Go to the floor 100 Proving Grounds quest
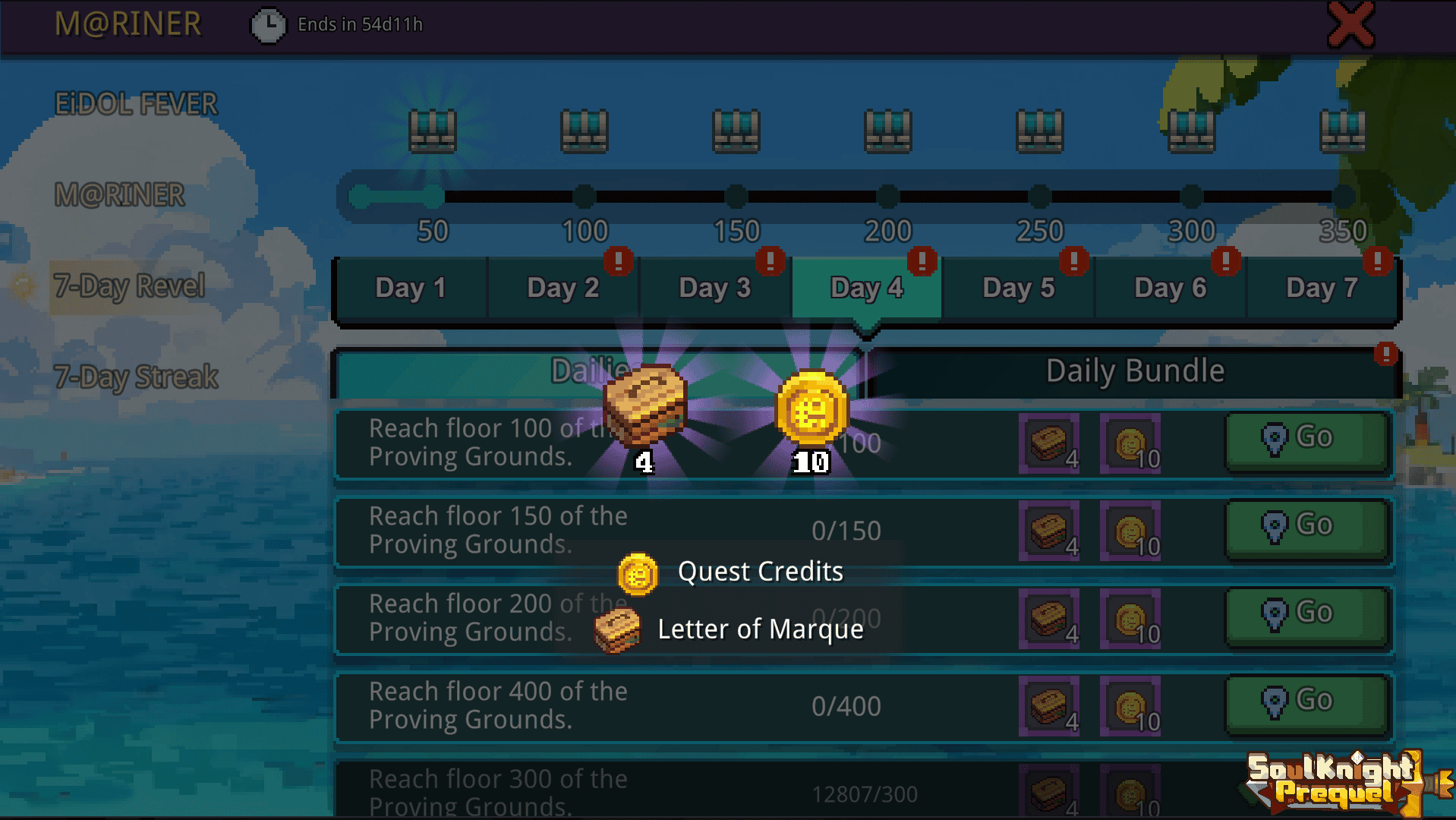Screen dimensions: 1456x820 [1306, 439]
